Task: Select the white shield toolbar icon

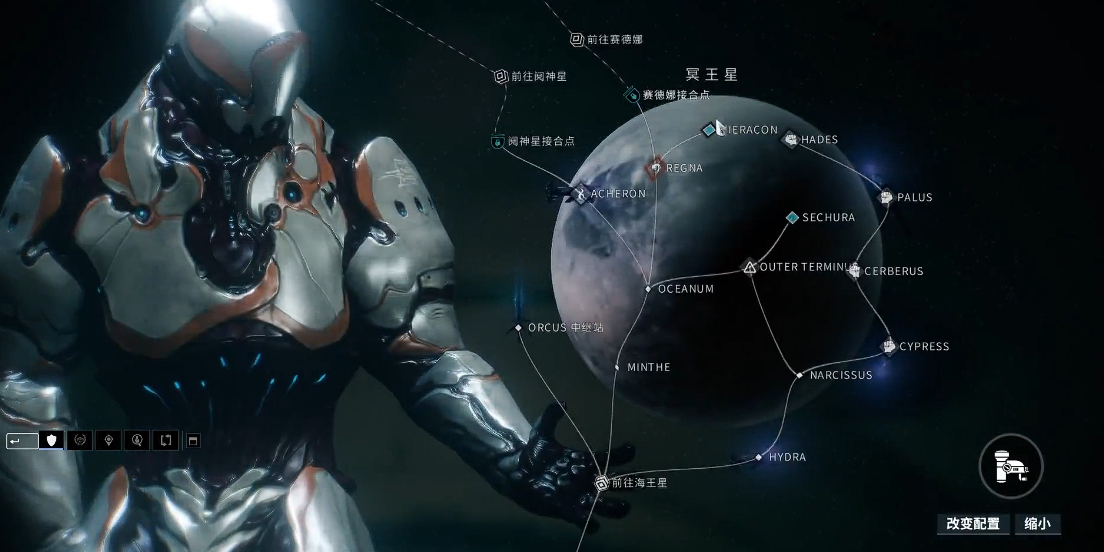Action: tap(51, 440)
